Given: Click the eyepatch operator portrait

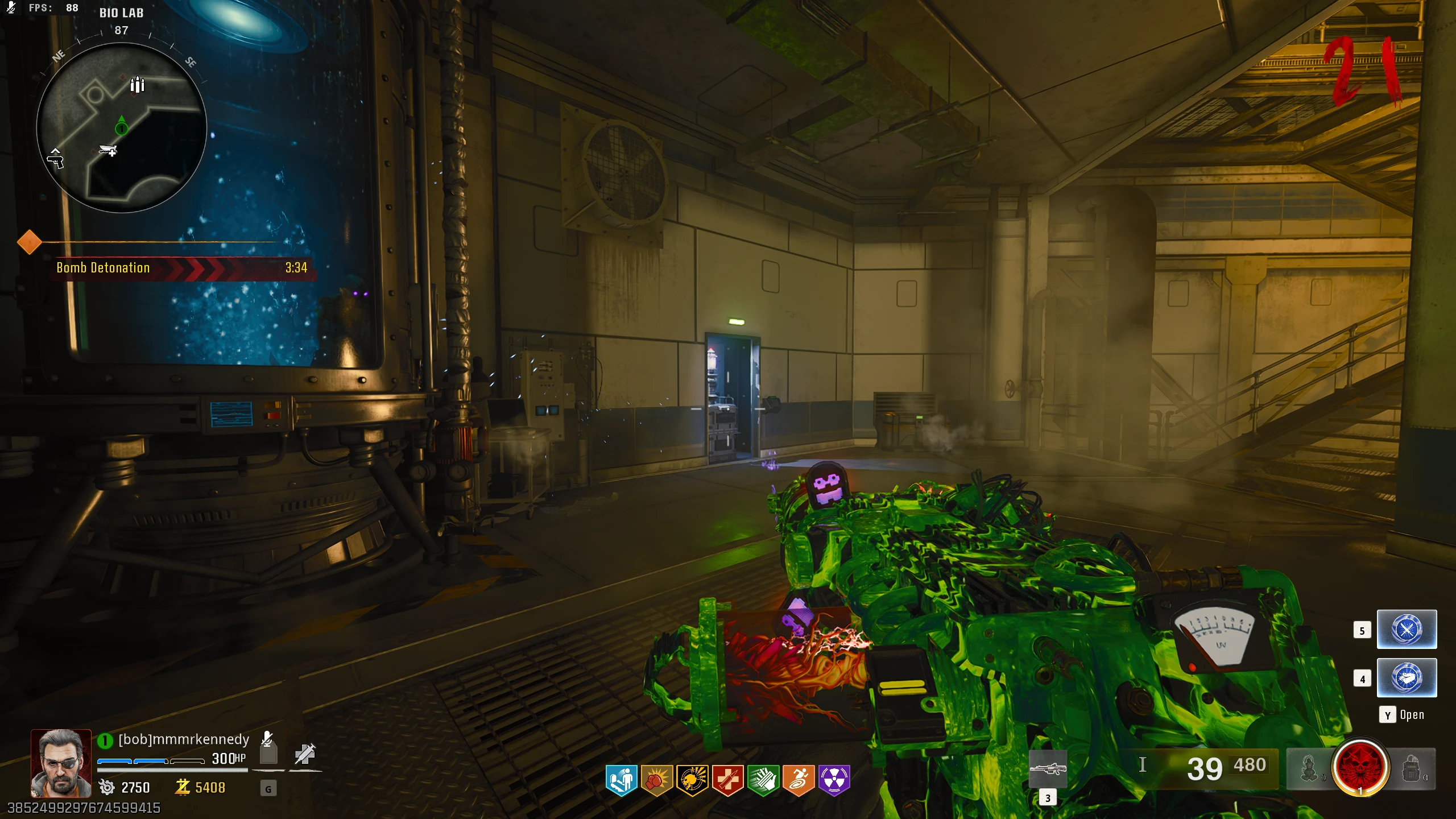Looking at the screenshot, I should pos(61,763).
